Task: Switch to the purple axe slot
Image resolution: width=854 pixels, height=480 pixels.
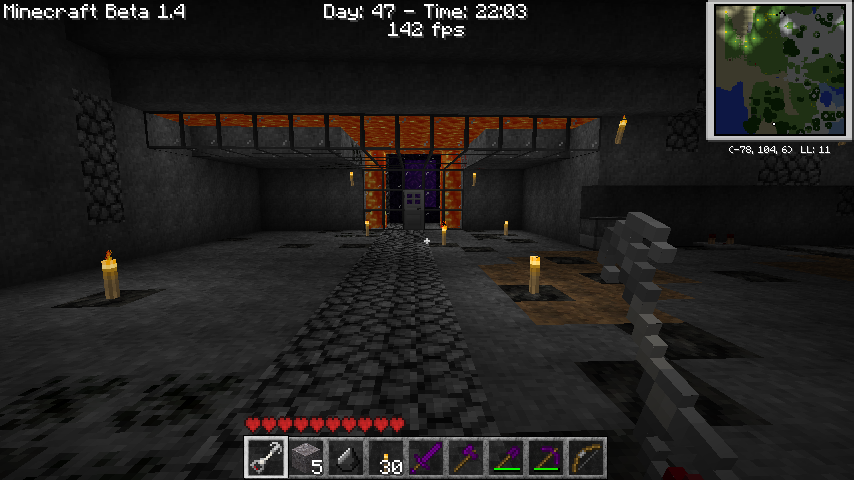Action: [465, 458]
